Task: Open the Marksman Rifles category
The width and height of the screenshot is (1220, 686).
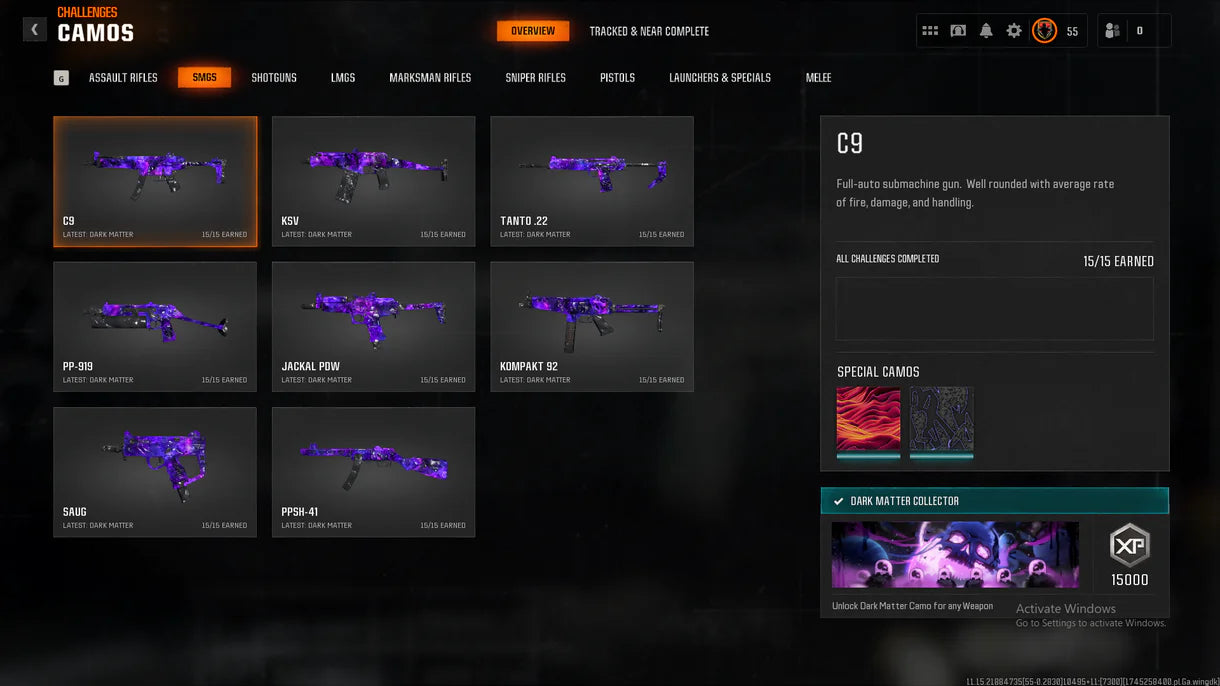Action: tap(430, 78)
